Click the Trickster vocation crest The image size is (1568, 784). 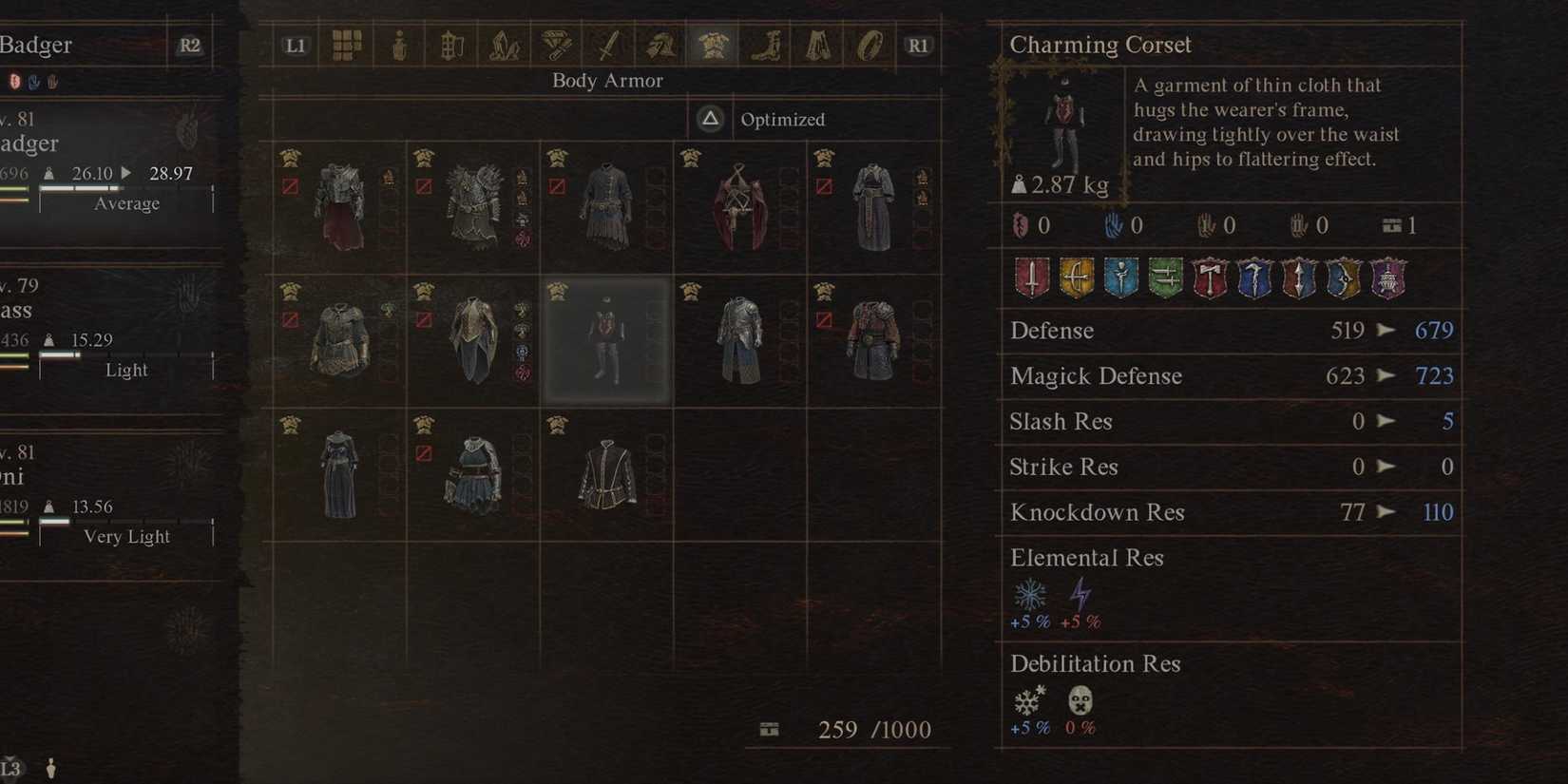(1387, 277)
